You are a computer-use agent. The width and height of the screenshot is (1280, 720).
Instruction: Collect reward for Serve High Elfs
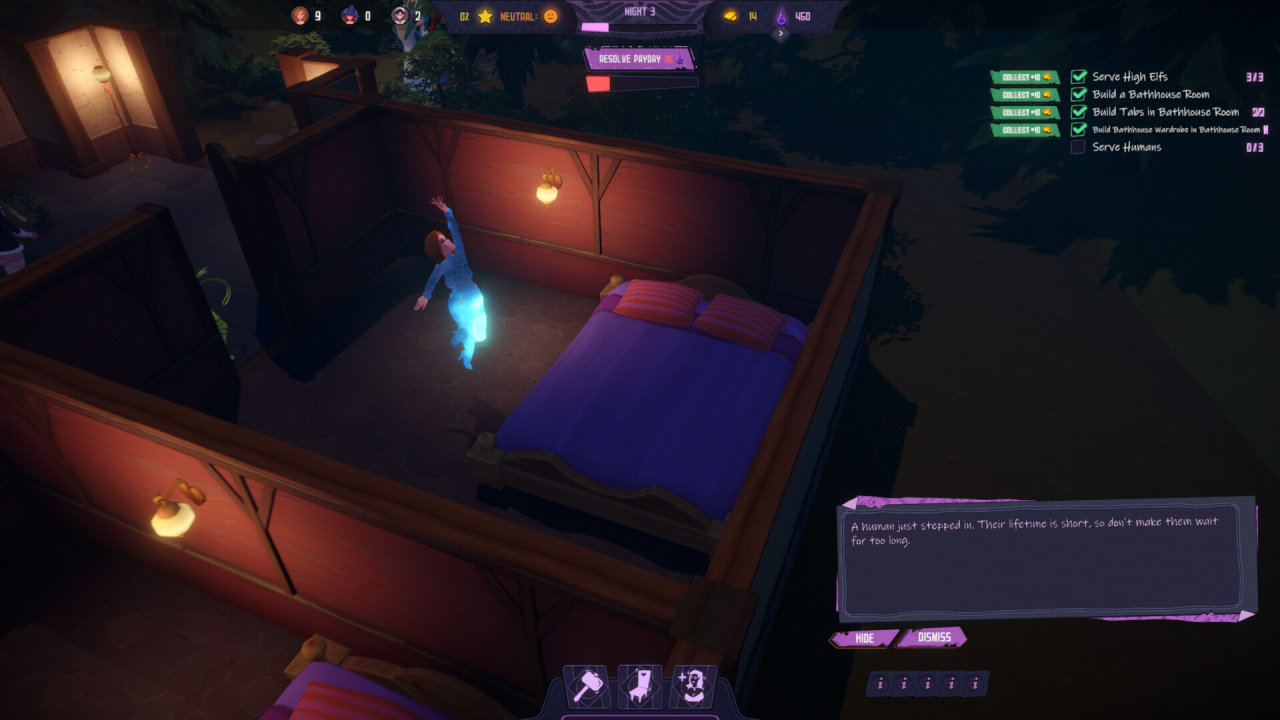(x=1025, y=77)
